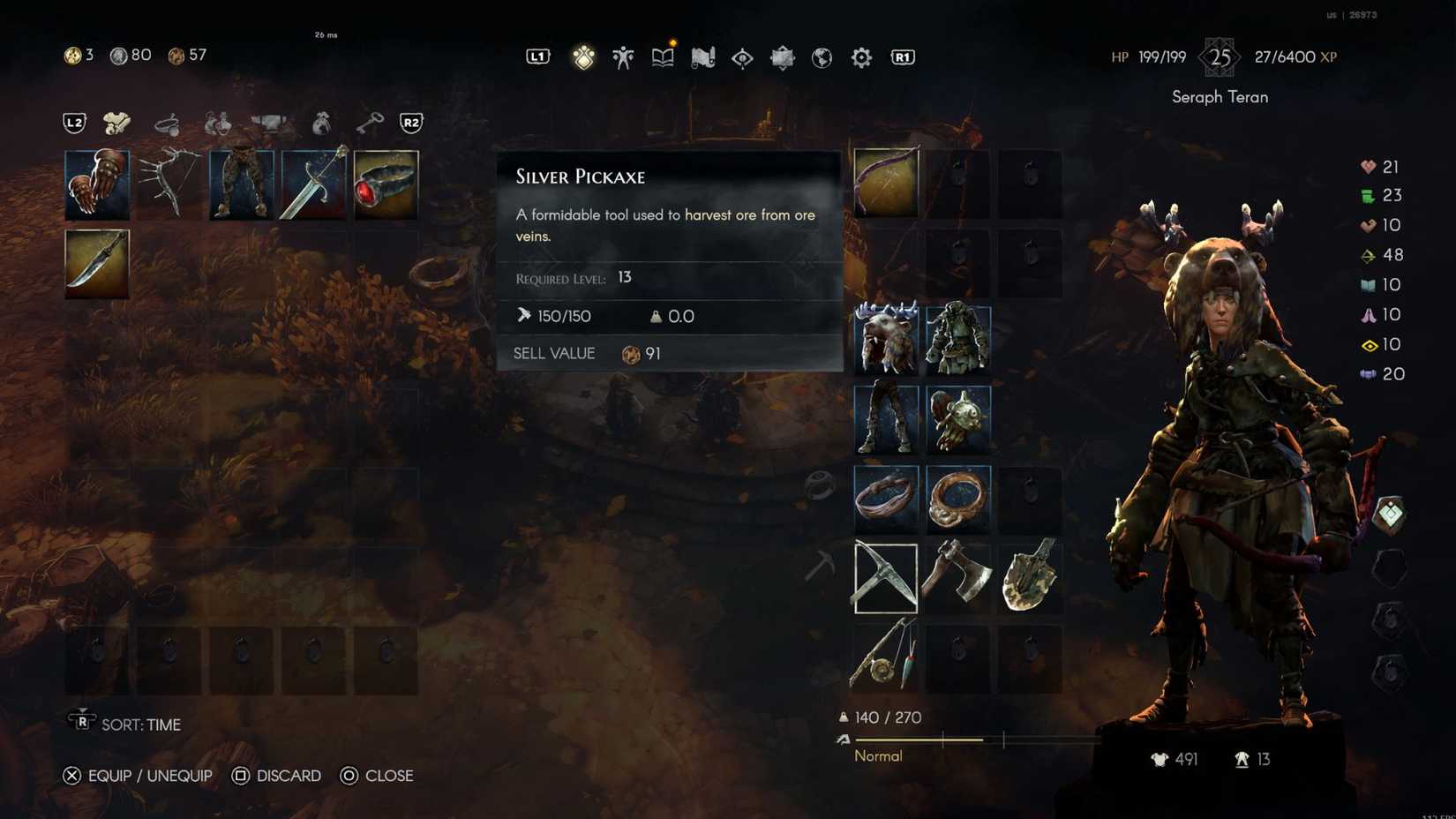The width and height of the screenshot is (1456, 819).
Task: Open the world map scroll icon
Action: (x=702, y=57)
